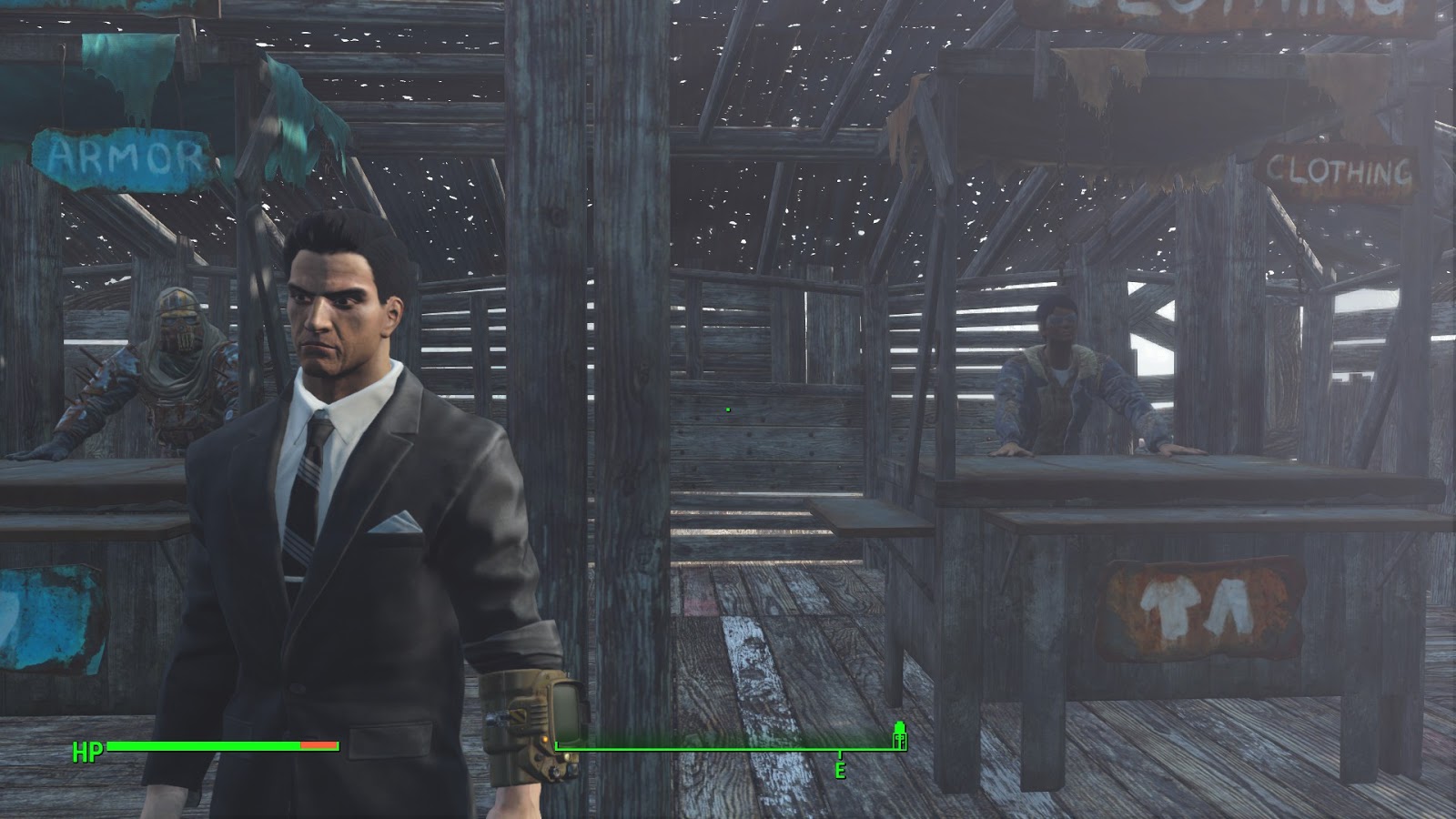Select the CLOTHING shop sign
This screenshot has height=819, width=1456.
pos(1338,168)
